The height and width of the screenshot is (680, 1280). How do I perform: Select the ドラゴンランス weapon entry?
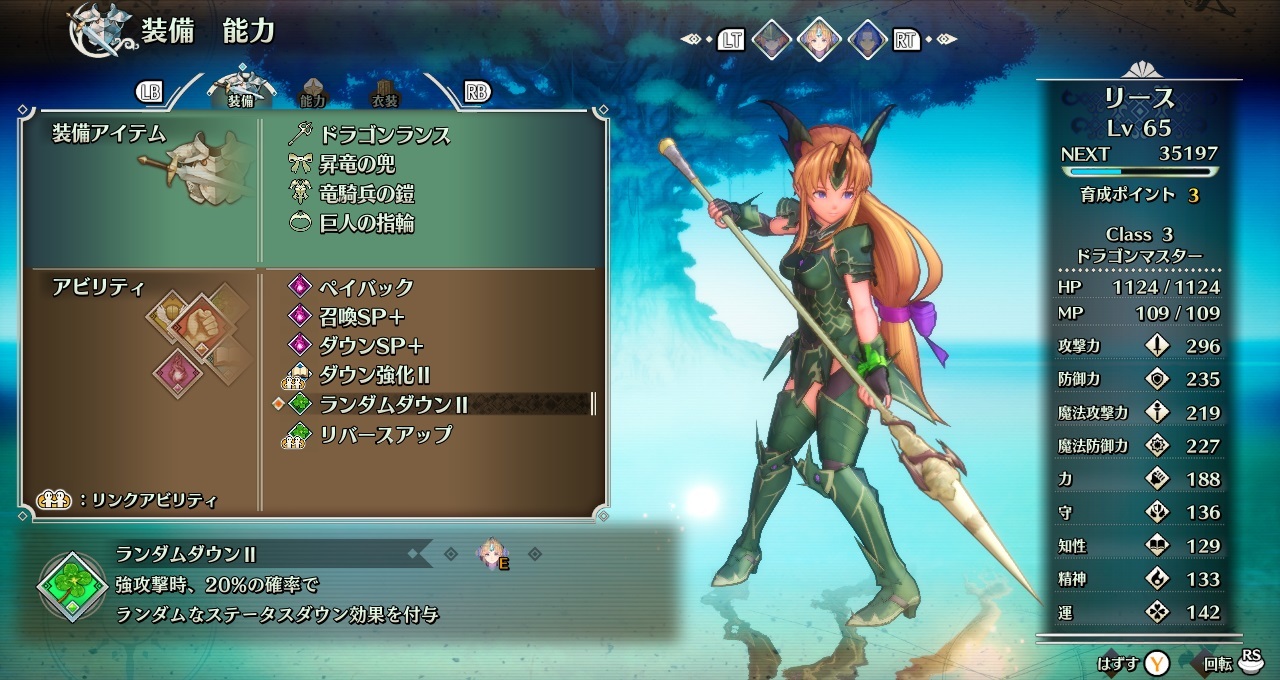(x=384, y=135)
